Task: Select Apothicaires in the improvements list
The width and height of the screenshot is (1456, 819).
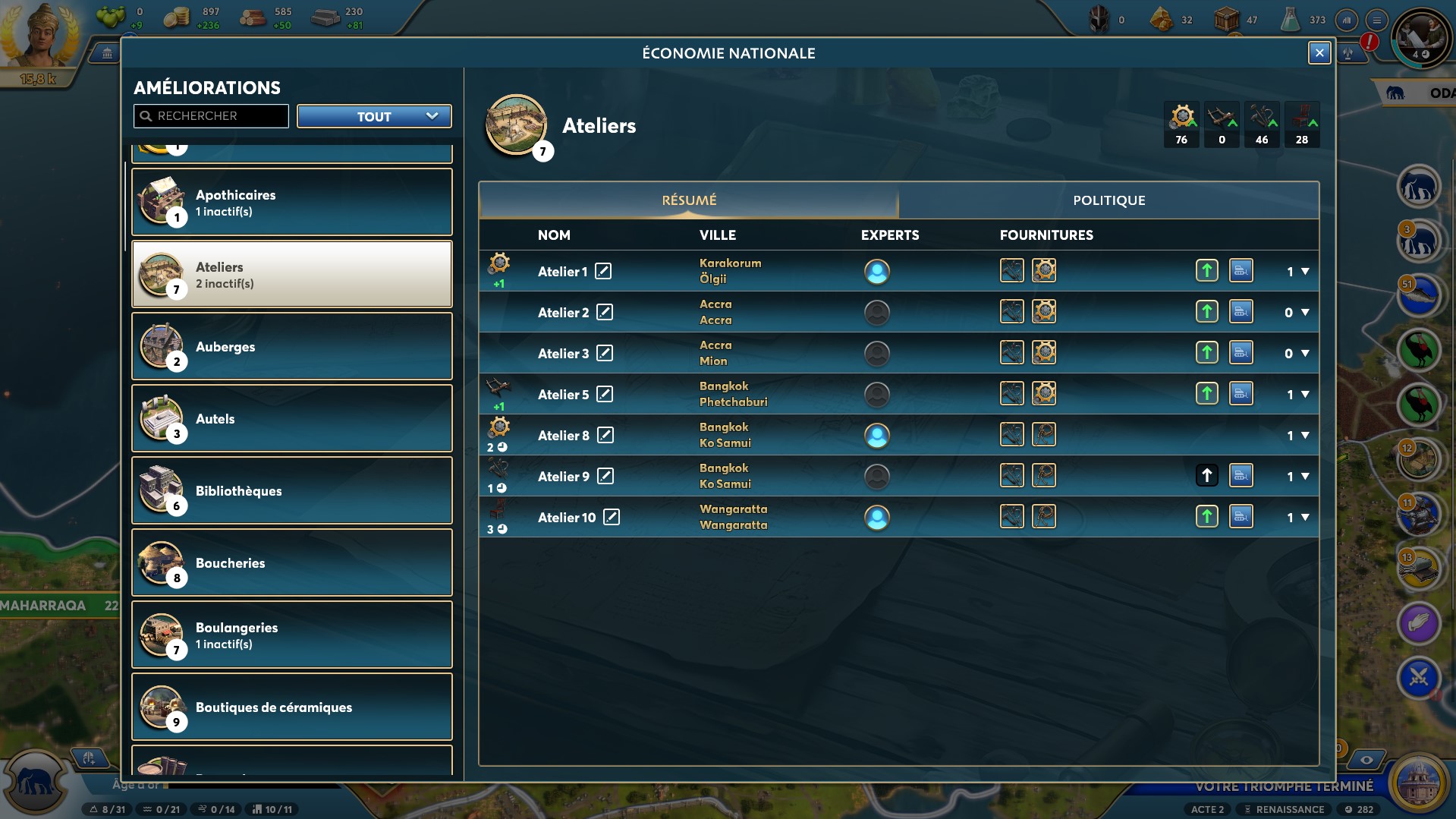Action: pos(292,202)
